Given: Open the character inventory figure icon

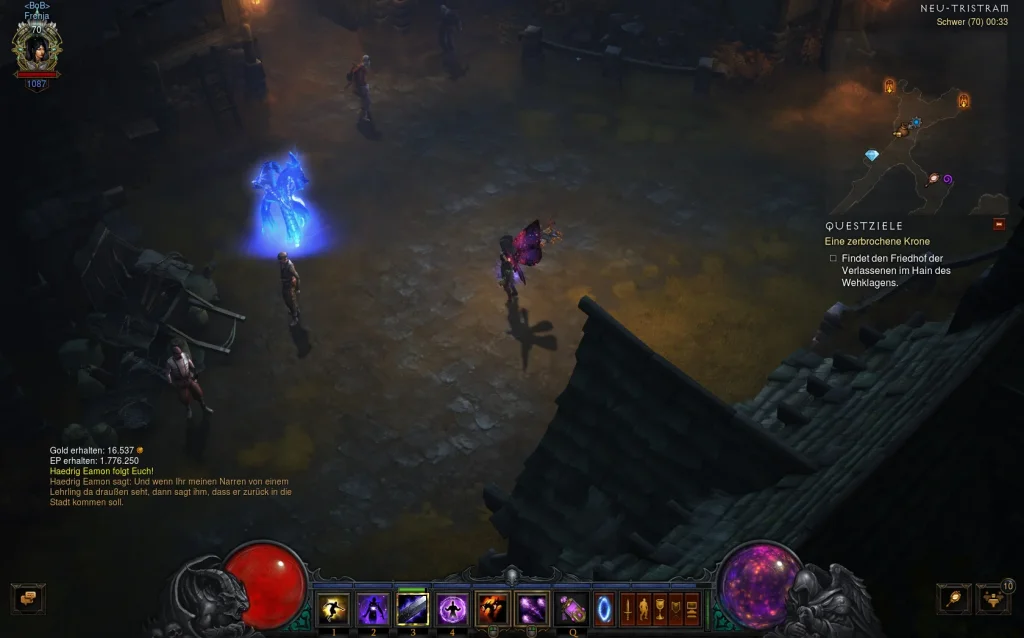Looking at the screenshot, I should click(x=643, y=608).
